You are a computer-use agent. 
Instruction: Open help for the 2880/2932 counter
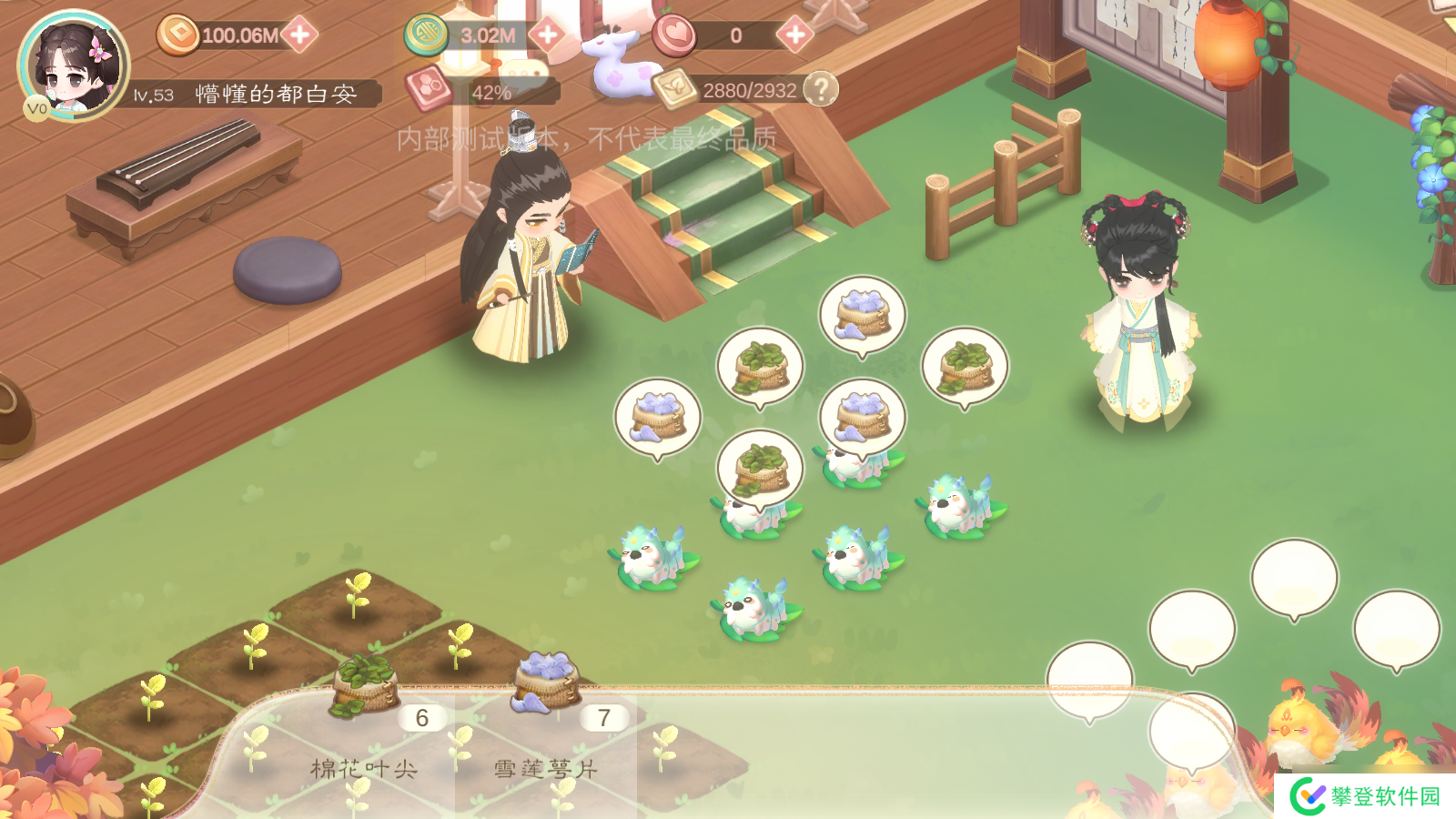pos(821,89)
